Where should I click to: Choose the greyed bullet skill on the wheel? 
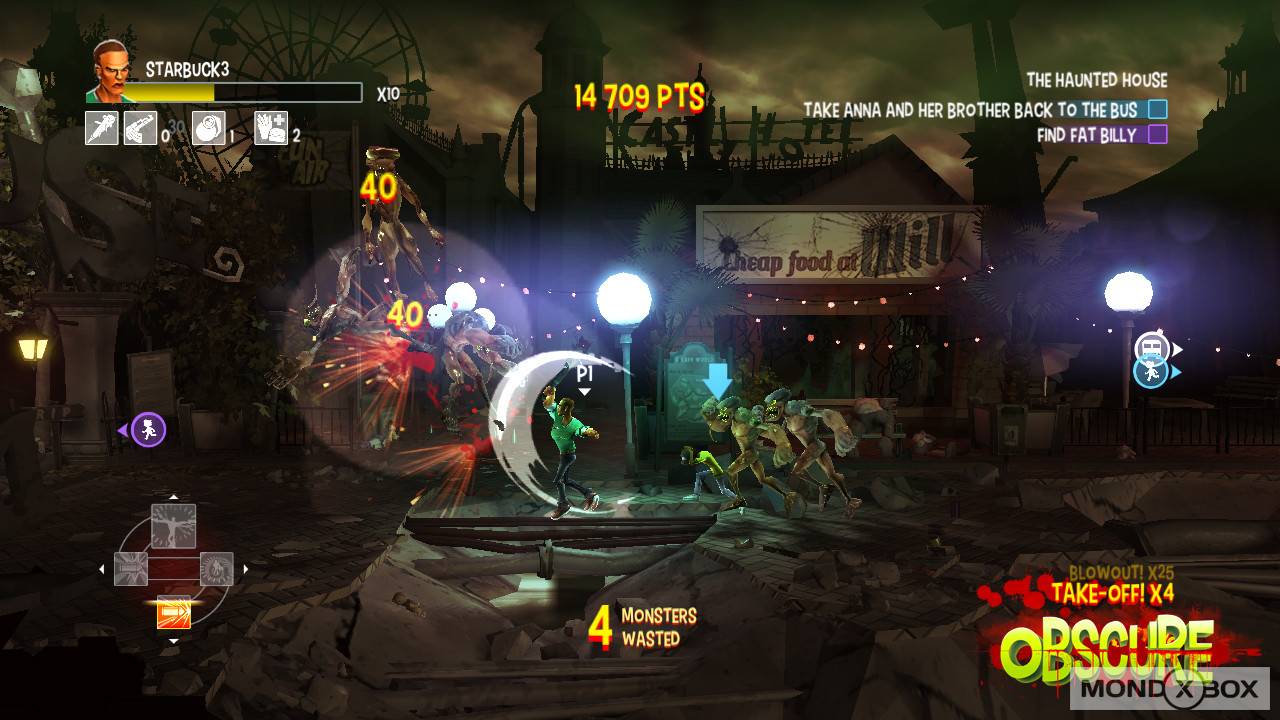pos(131,568)
